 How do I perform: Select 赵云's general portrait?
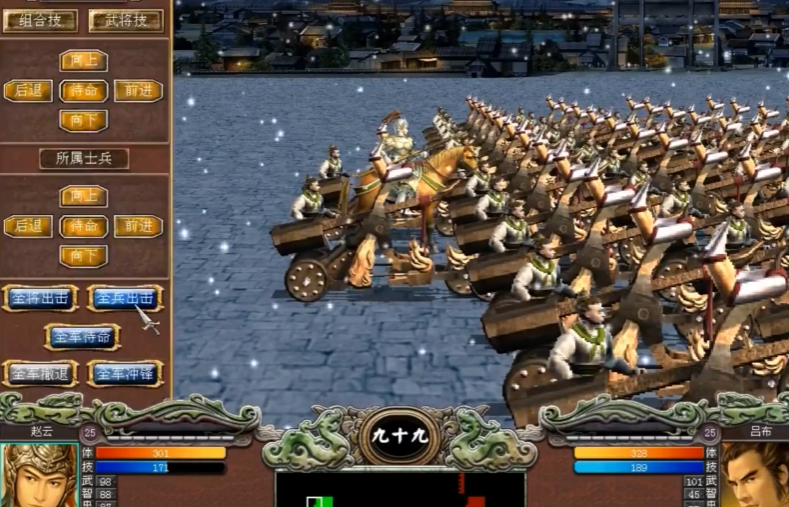pos(38,476)
